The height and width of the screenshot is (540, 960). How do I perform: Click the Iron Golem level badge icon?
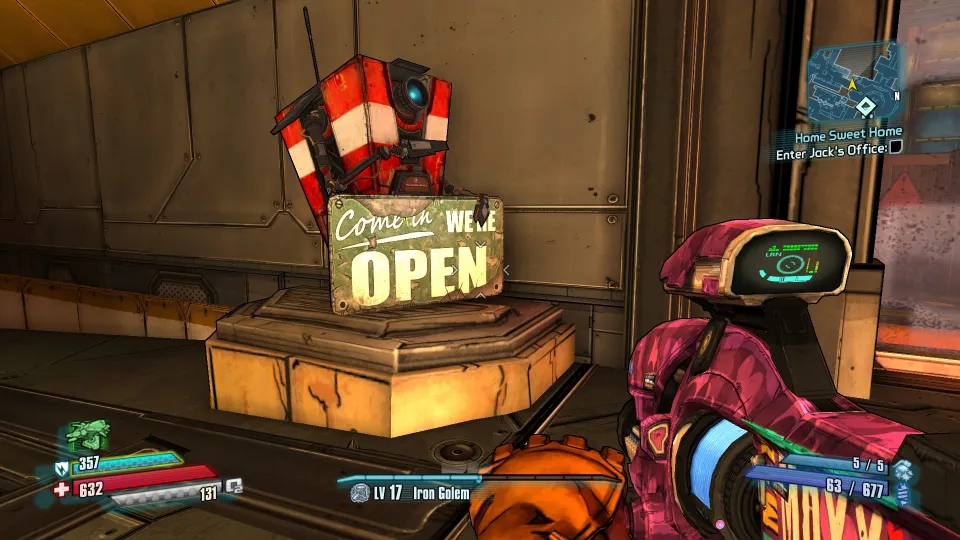click(359, 493)
